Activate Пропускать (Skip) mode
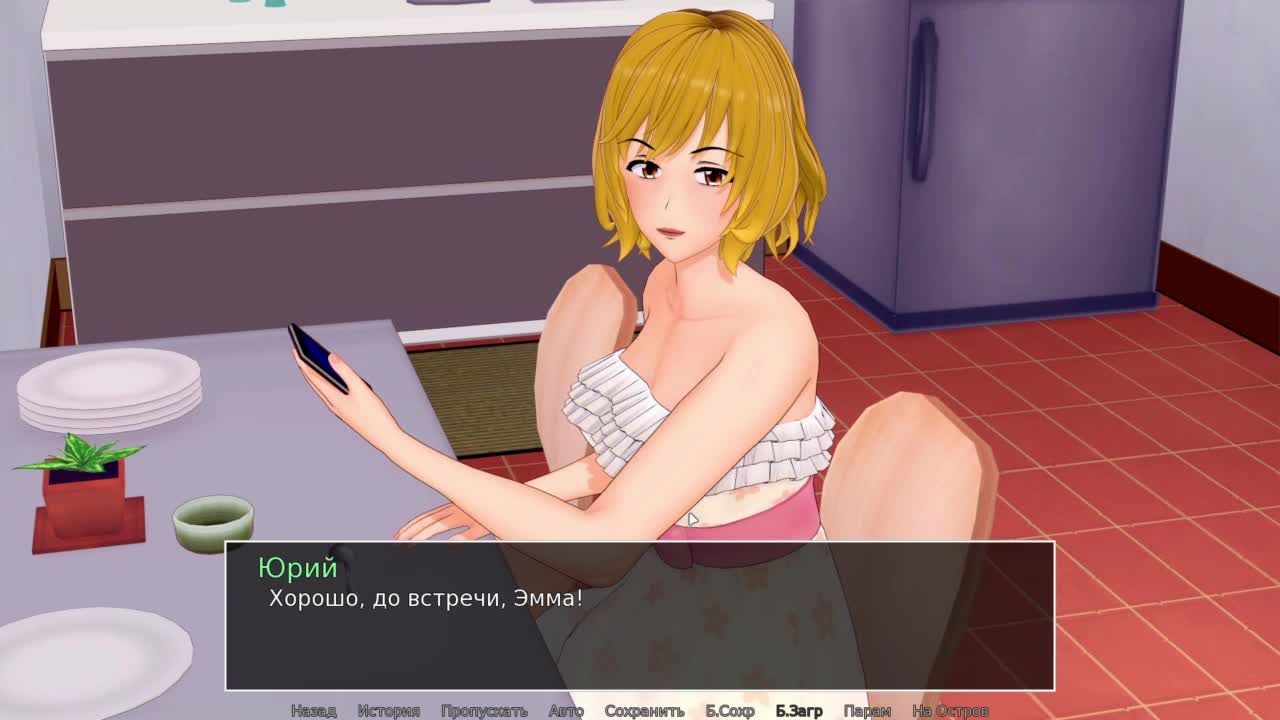The image size is (1280, 720). [x=484, y=711]
